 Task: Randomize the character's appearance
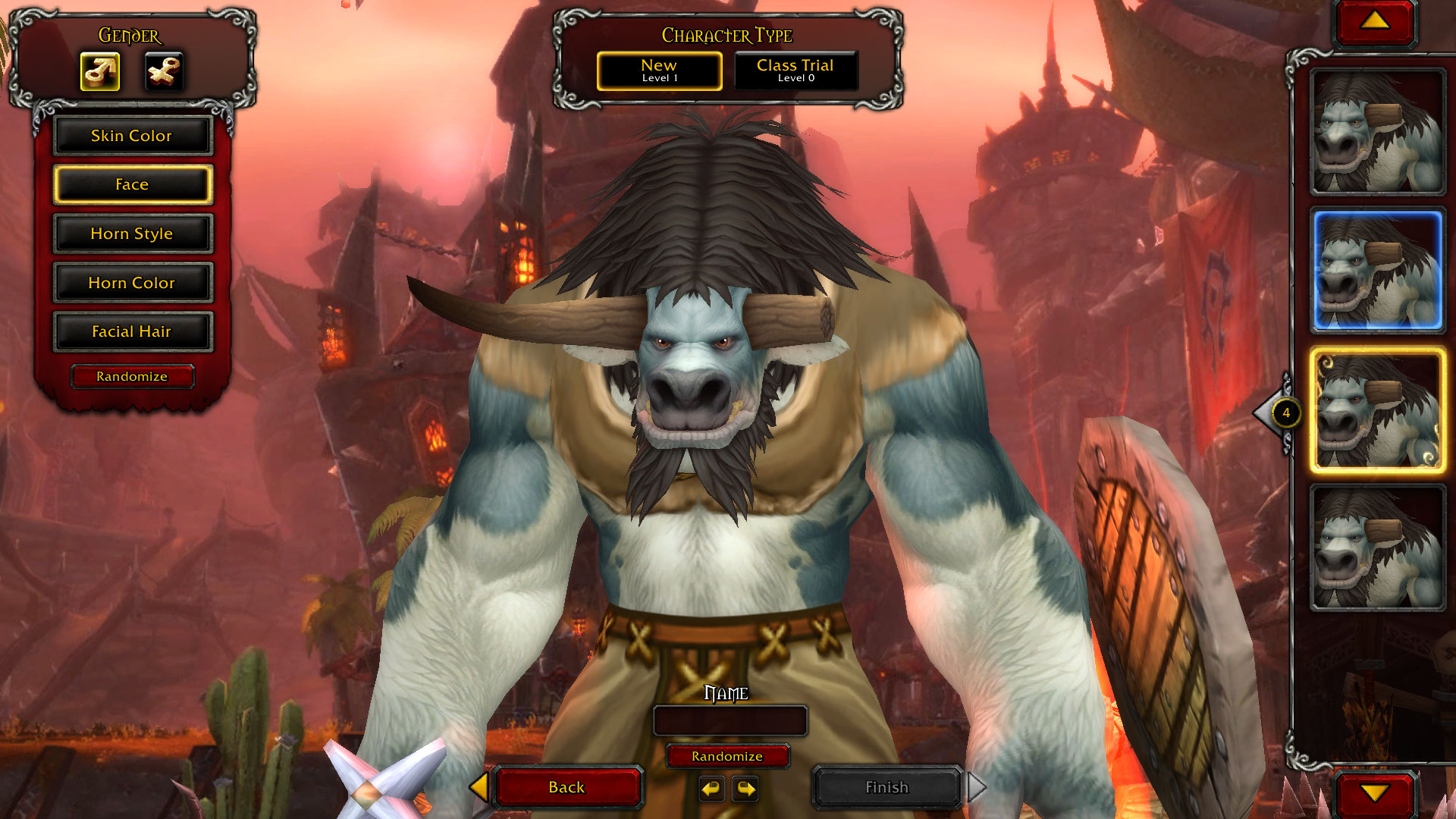tap(132, 376)
